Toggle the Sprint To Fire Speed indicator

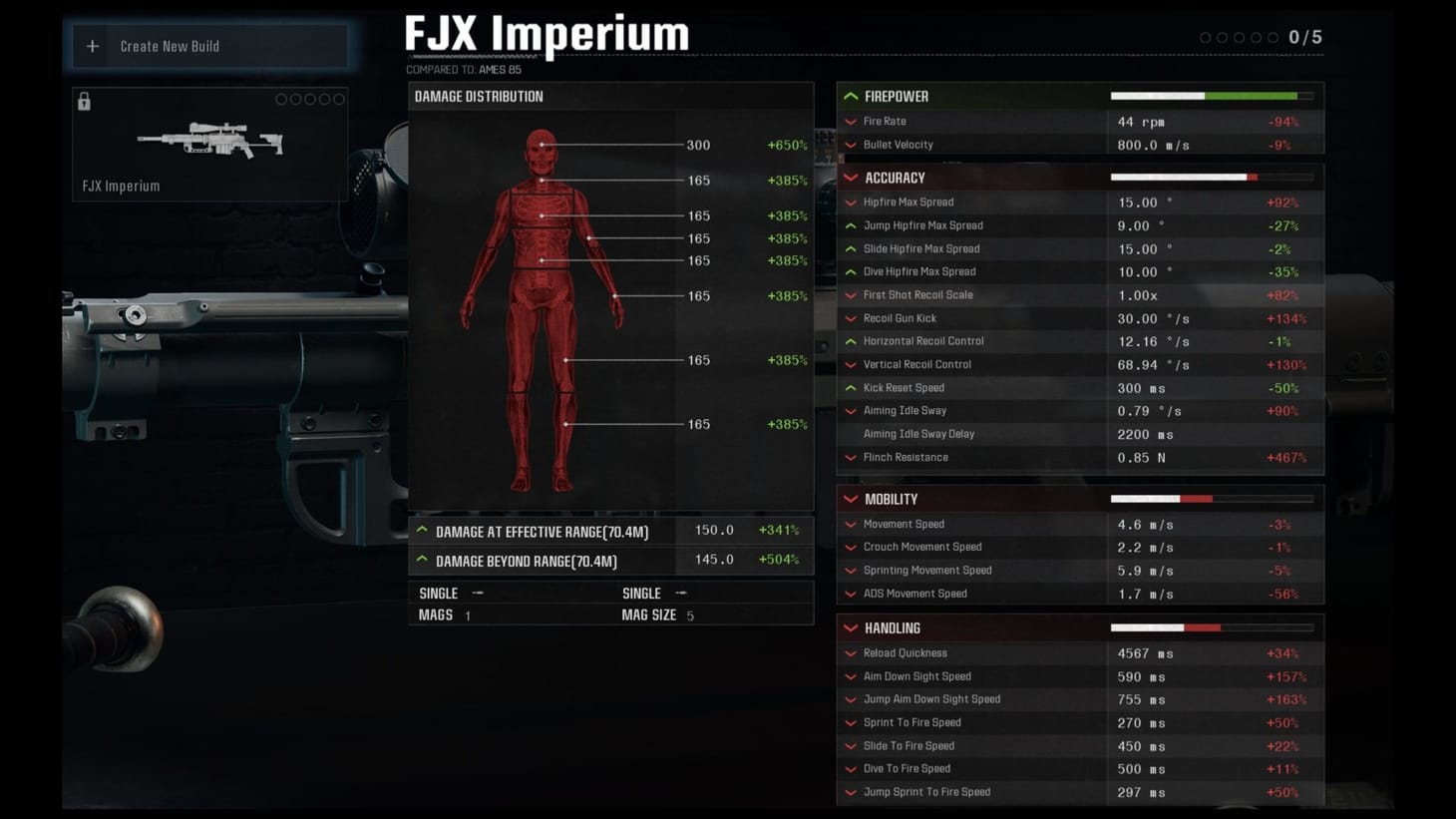click(851, 722)
